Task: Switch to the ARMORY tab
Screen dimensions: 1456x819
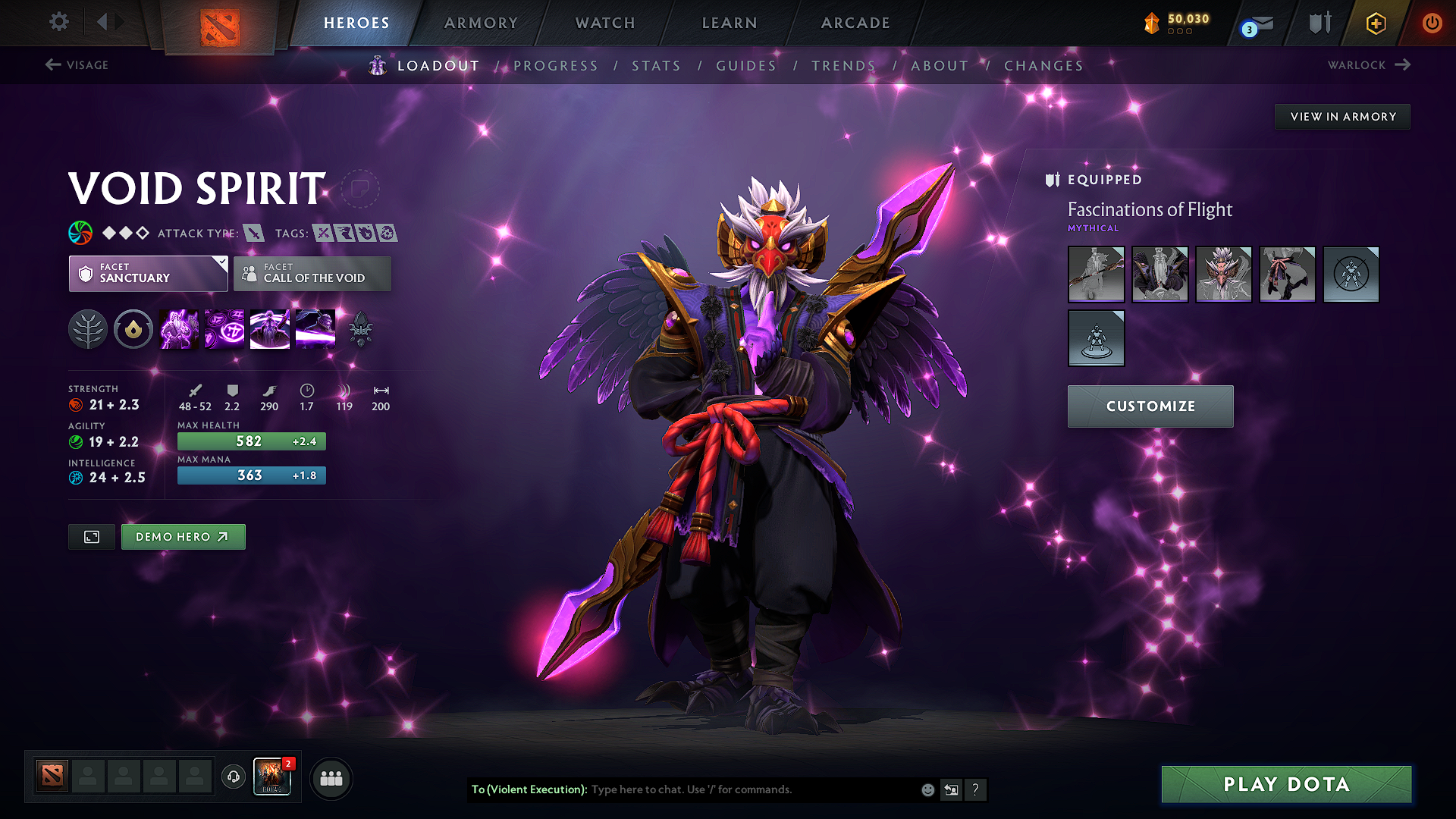Action: 481,23
